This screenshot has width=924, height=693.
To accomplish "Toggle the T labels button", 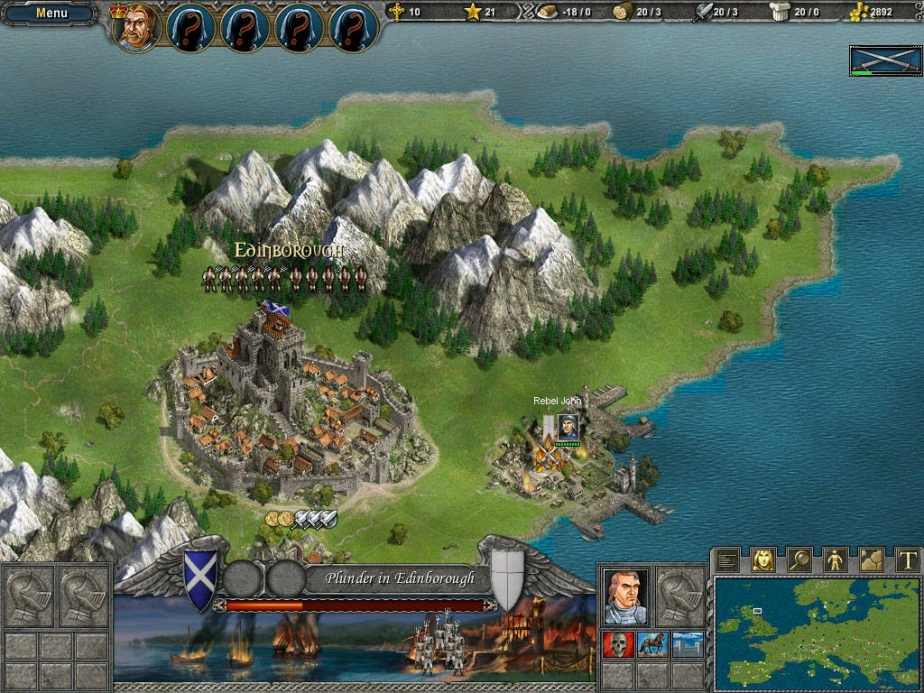I will (906, 561).
